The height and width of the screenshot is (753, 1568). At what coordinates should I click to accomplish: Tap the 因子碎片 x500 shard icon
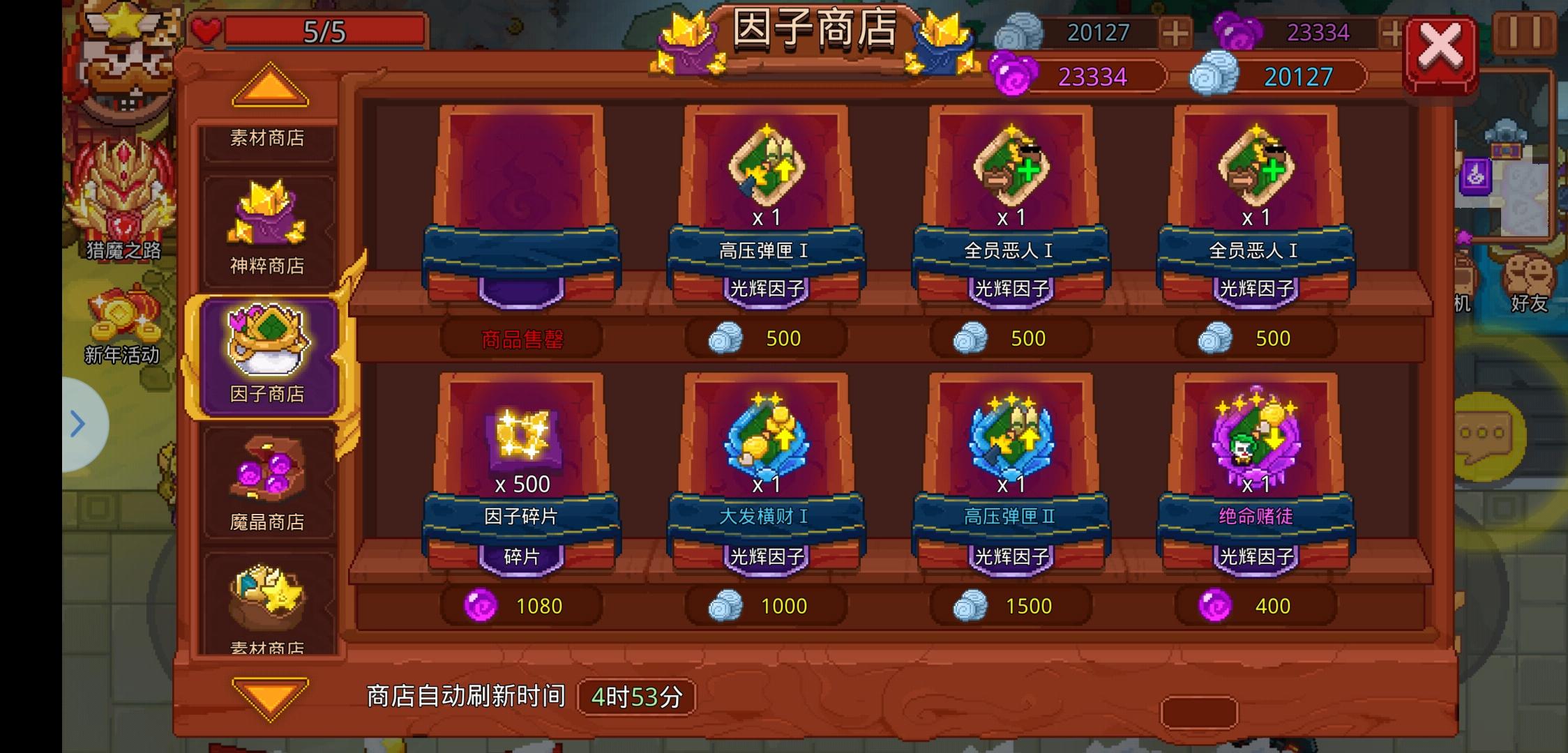point(522,439)
